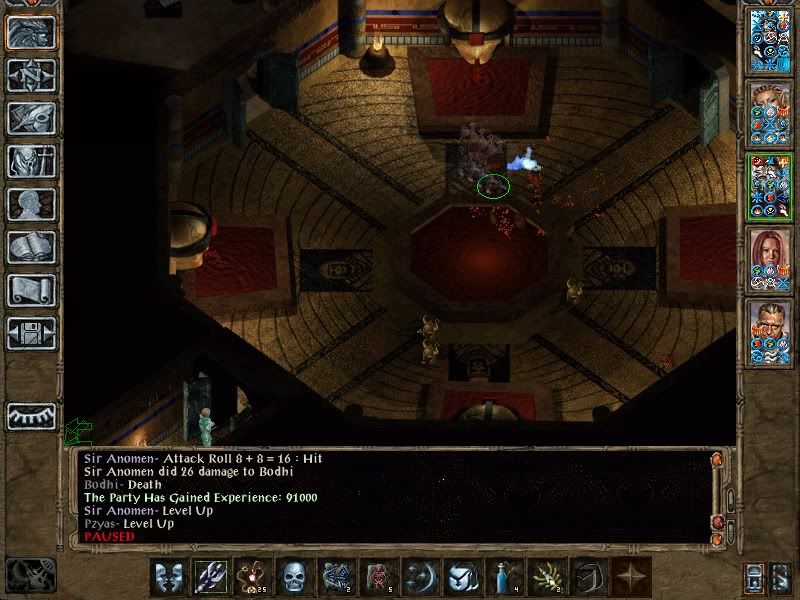
Task: Open the priest scroll button
Action: point(32,290)
